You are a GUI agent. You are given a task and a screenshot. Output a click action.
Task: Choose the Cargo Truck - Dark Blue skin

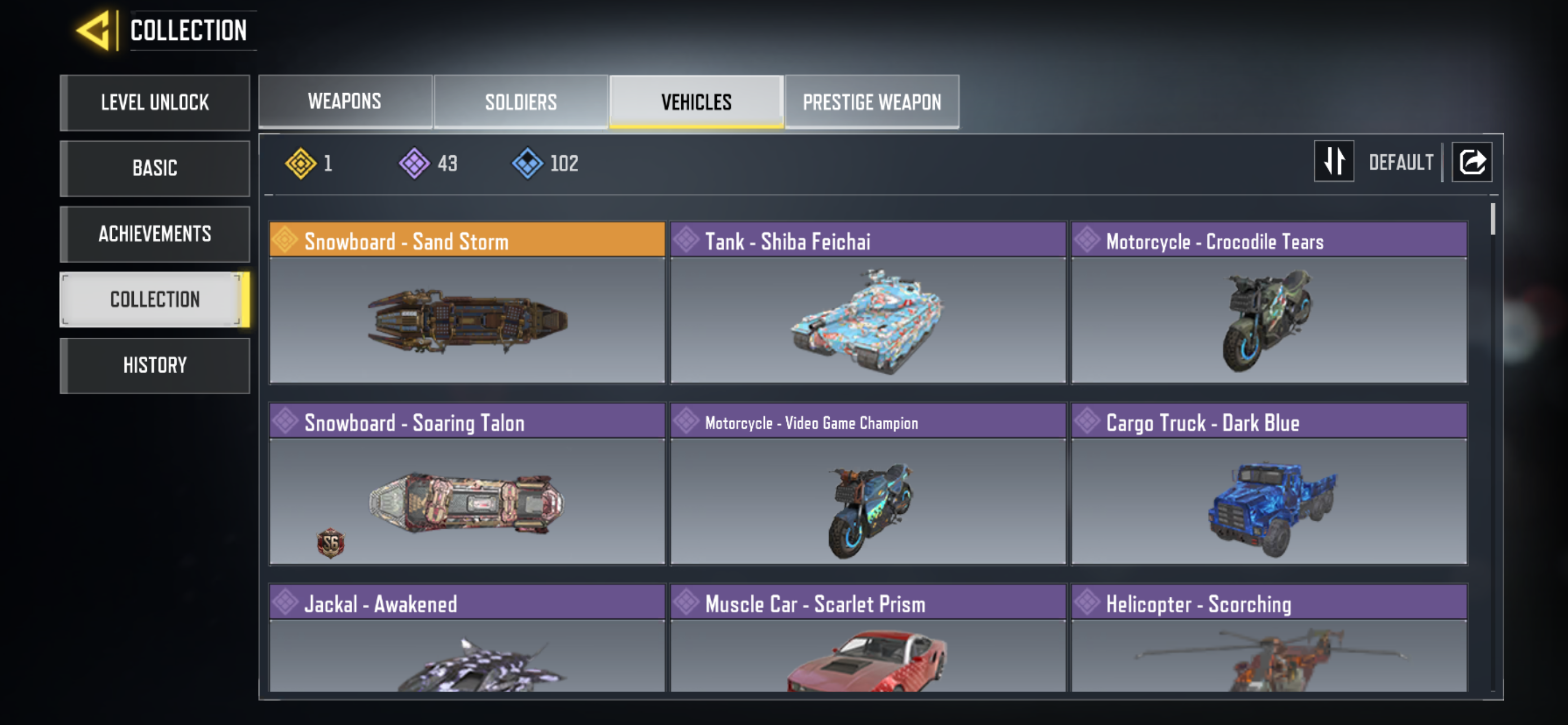tap(1268, 483)
